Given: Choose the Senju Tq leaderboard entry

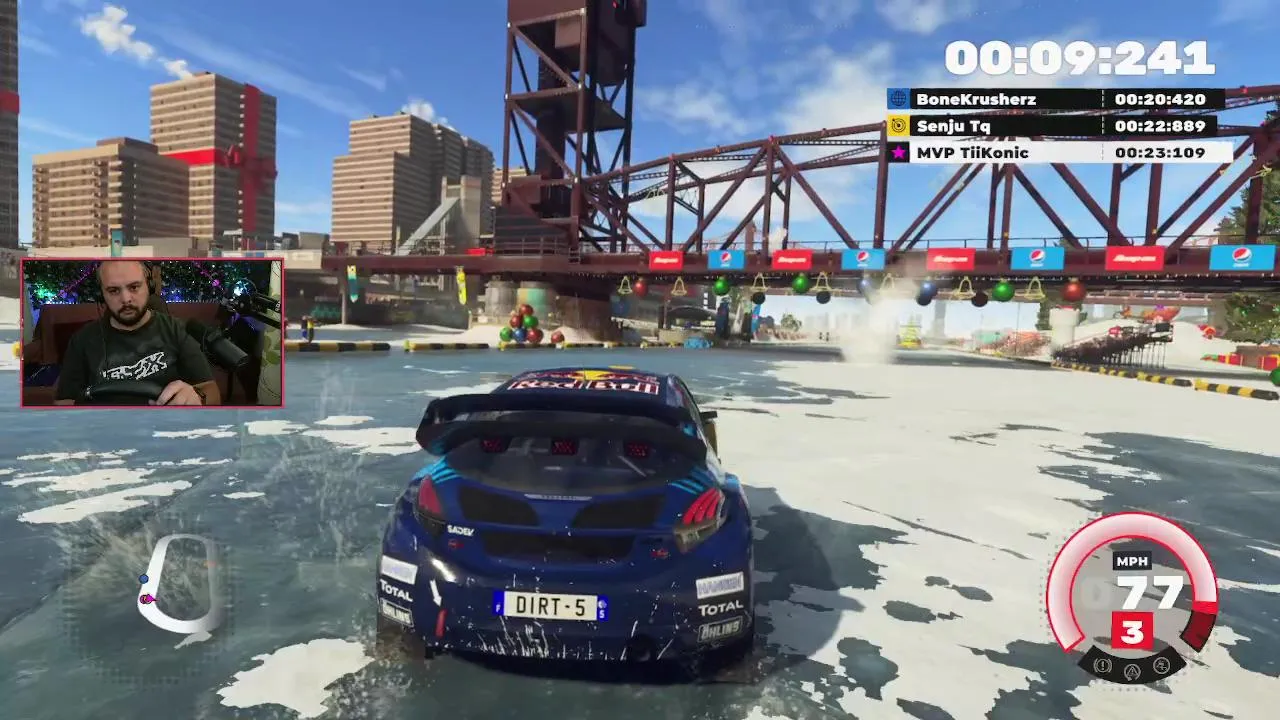Looking at the screenshot, I should click(1050, 126).
